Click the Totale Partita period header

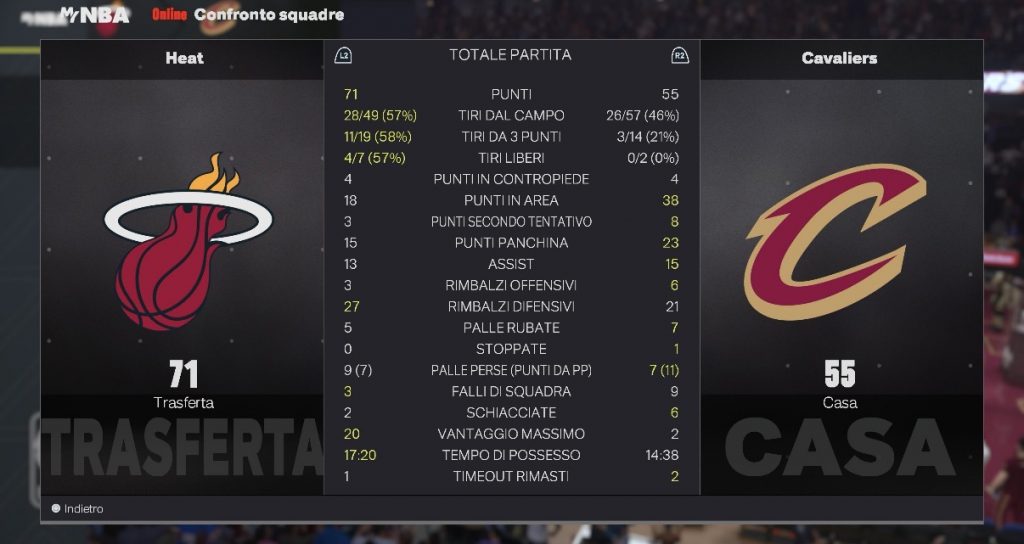(x=510, y=55)
